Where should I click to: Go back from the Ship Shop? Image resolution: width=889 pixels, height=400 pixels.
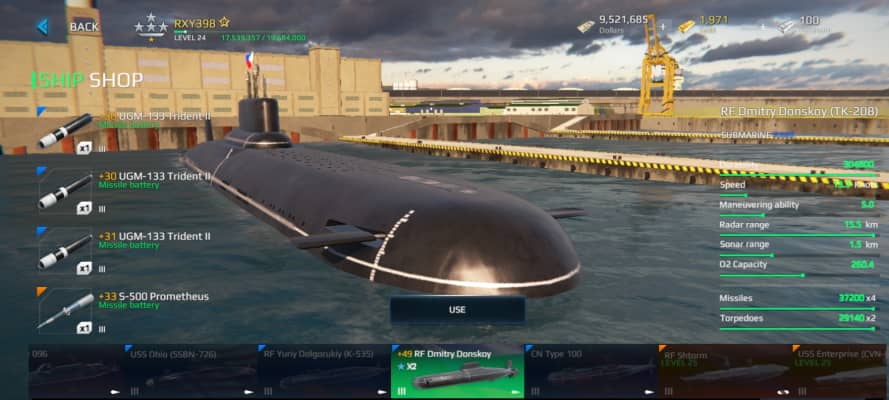pos(68,26)
